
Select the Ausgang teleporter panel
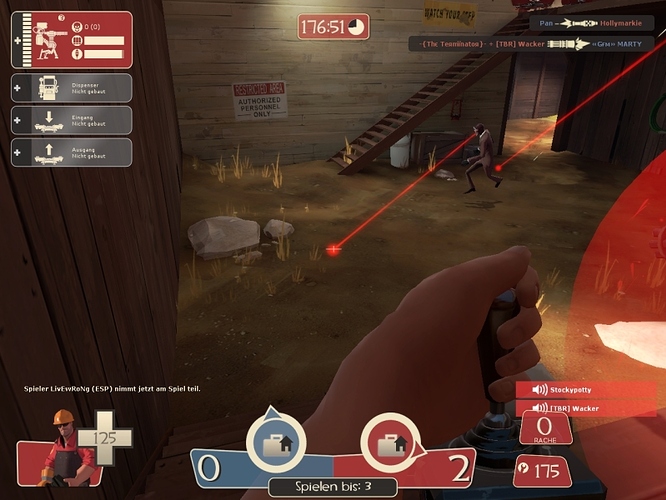pyautogui.click(x=71, y=152)
